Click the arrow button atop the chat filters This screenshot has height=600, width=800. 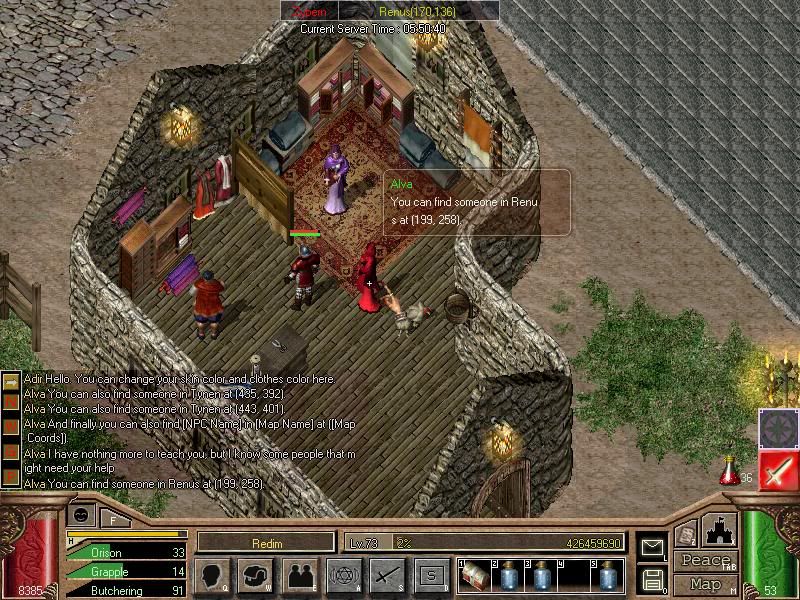click(x=11, y=383)
